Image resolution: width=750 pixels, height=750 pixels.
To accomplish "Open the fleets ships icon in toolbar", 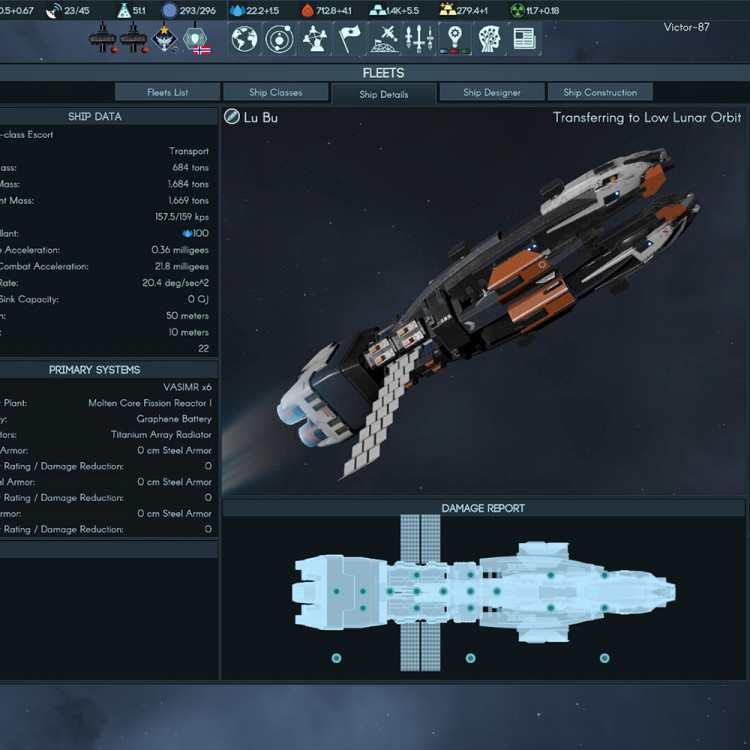I will coord(420,39).
